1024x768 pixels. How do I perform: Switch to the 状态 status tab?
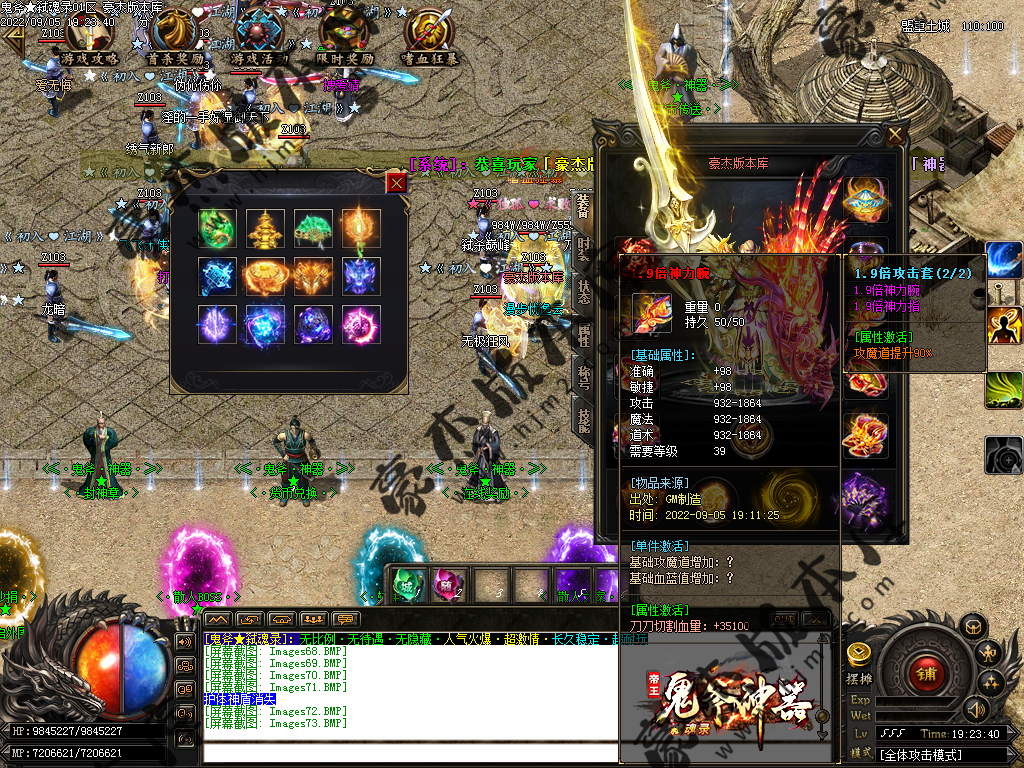(x=584, y=290)
